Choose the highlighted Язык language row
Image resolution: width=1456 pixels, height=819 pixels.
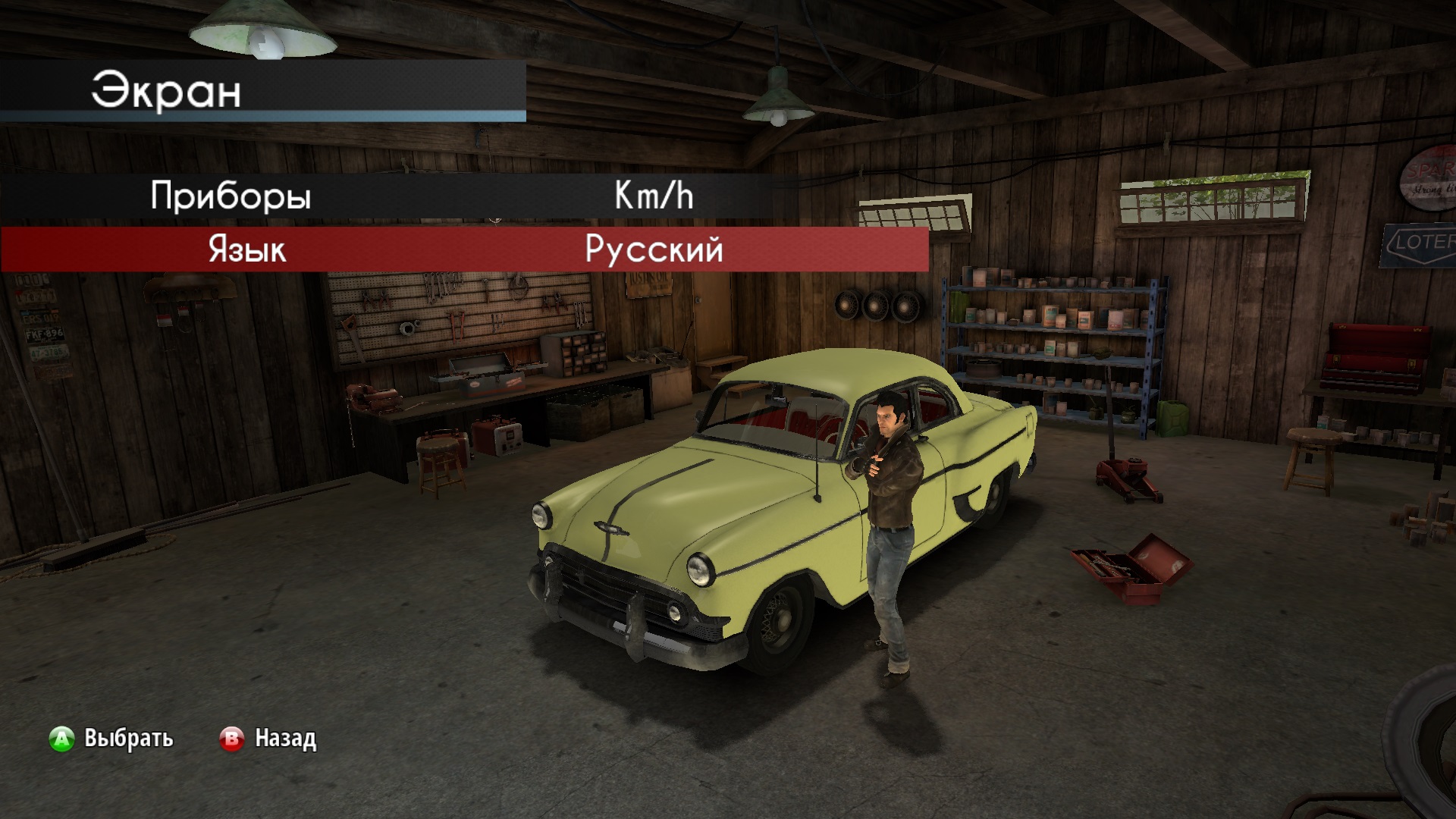(247, 249)
